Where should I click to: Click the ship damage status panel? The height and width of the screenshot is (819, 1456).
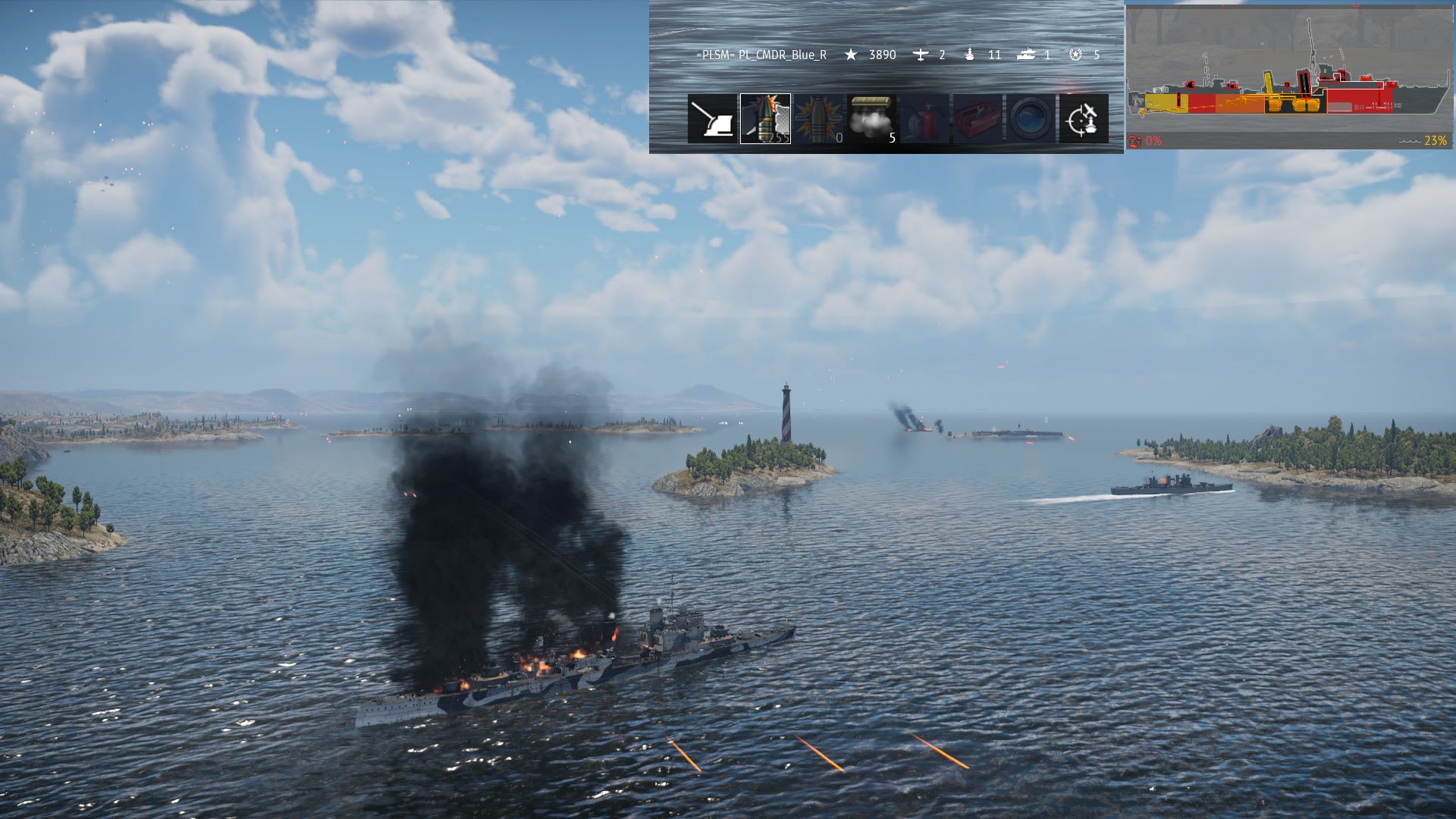pyautogui.click(x=1288, y=77)
